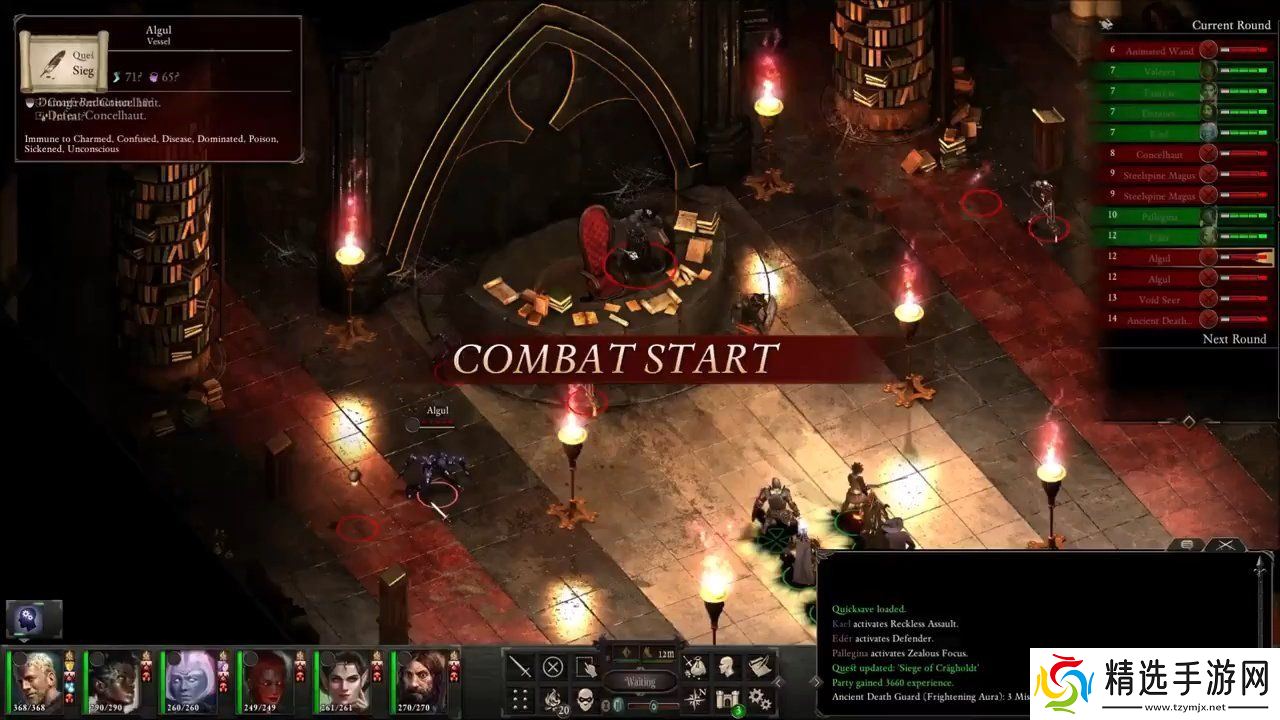Click the sword attack action icon

click(x=520, y=666)
